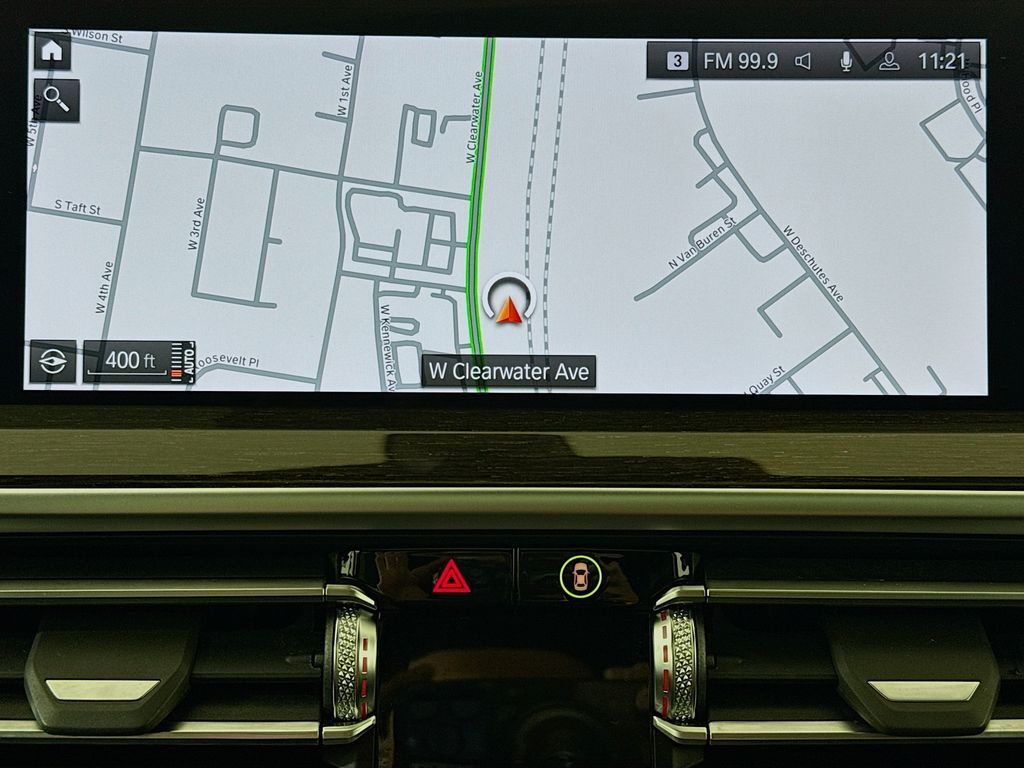The image size is (1024, 768).
Task: Change map view with the perspective icon
Action: click(53, 362)
